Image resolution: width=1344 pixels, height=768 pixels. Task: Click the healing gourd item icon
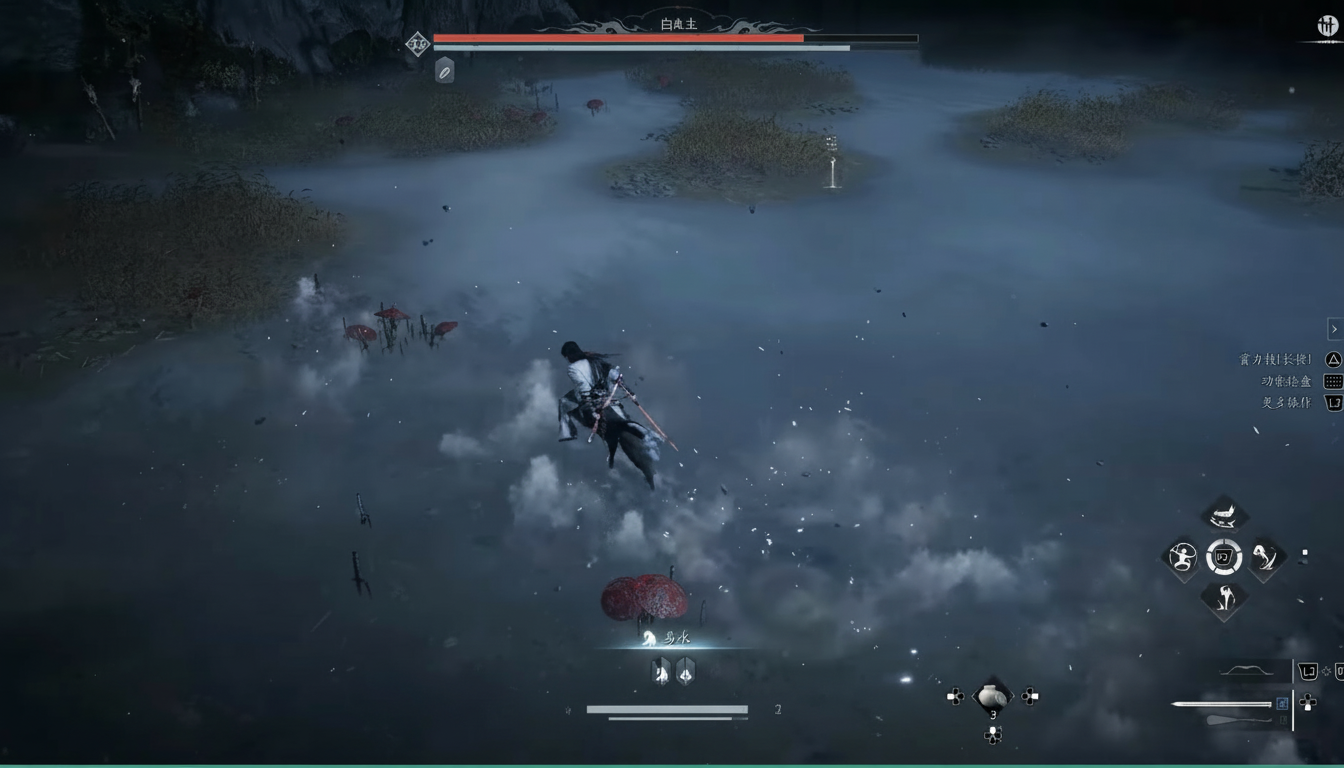[x=993, y=693]
